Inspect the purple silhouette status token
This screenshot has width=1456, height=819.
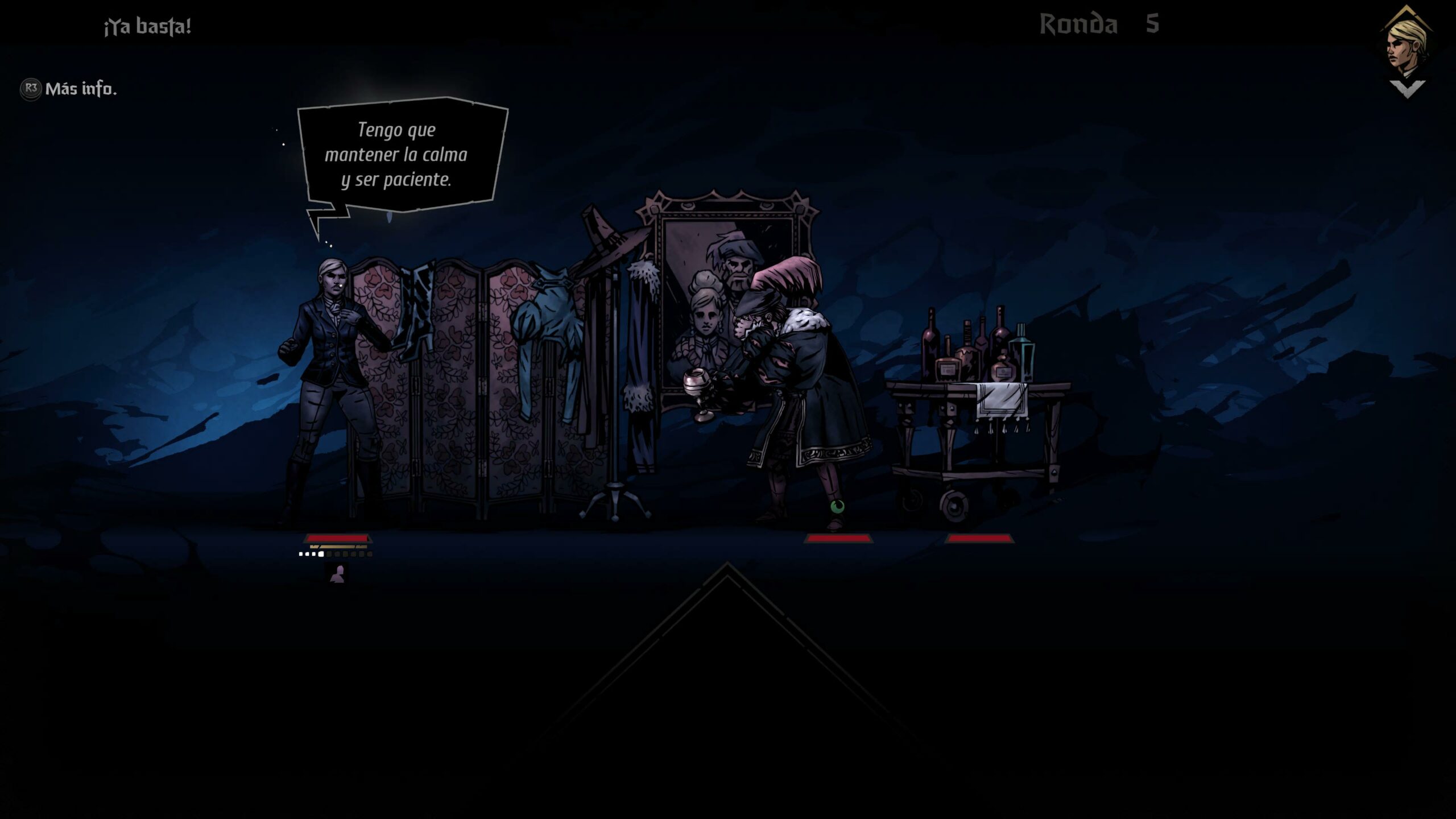pyautogui.click(x=338, y=574)
